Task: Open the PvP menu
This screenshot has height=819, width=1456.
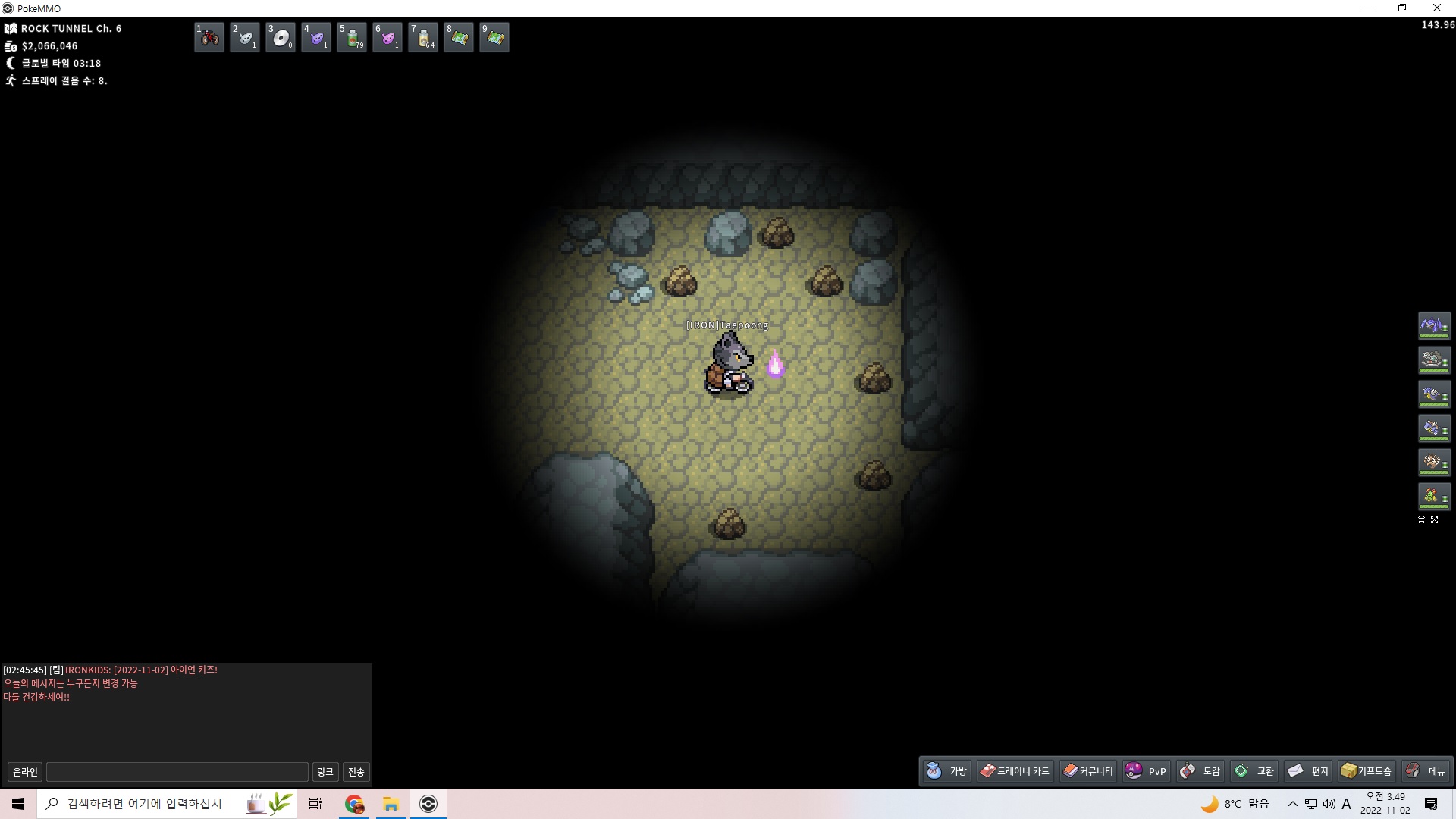Action: click(x=1147, y=771)
